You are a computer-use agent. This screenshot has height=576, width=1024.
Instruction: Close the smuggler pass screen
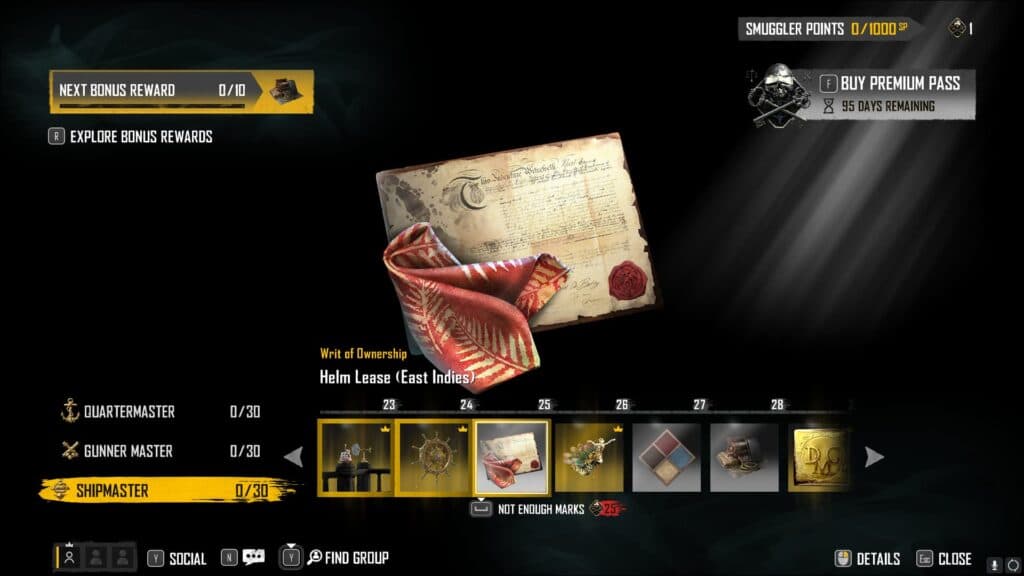click(x=943, y=559)
